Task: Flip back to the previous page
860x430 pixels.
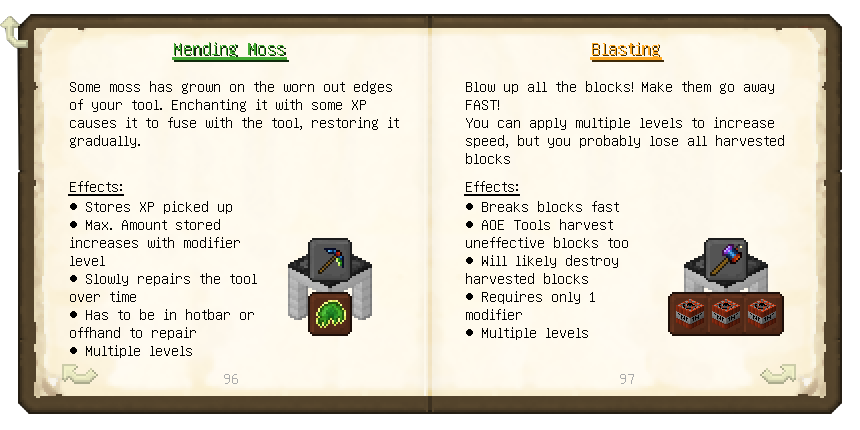Action: (80, 375)
